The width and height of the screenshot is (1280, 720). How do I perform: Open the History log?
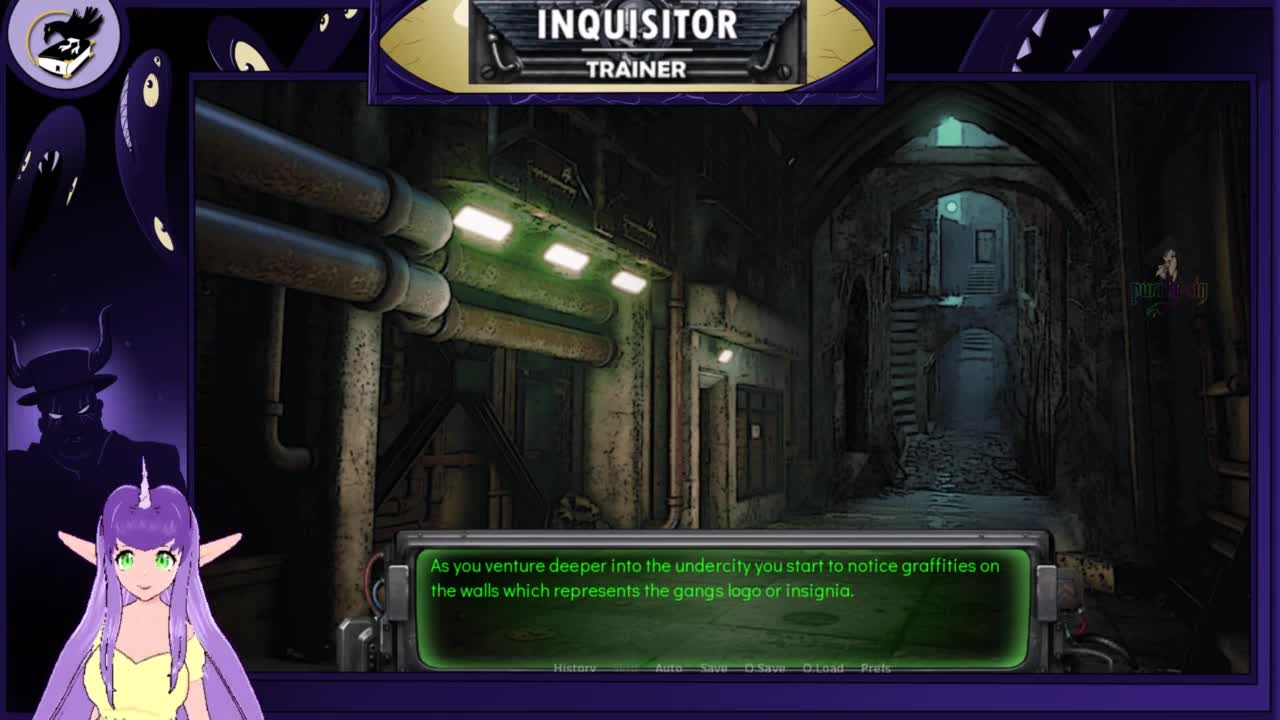click(574, 668)
